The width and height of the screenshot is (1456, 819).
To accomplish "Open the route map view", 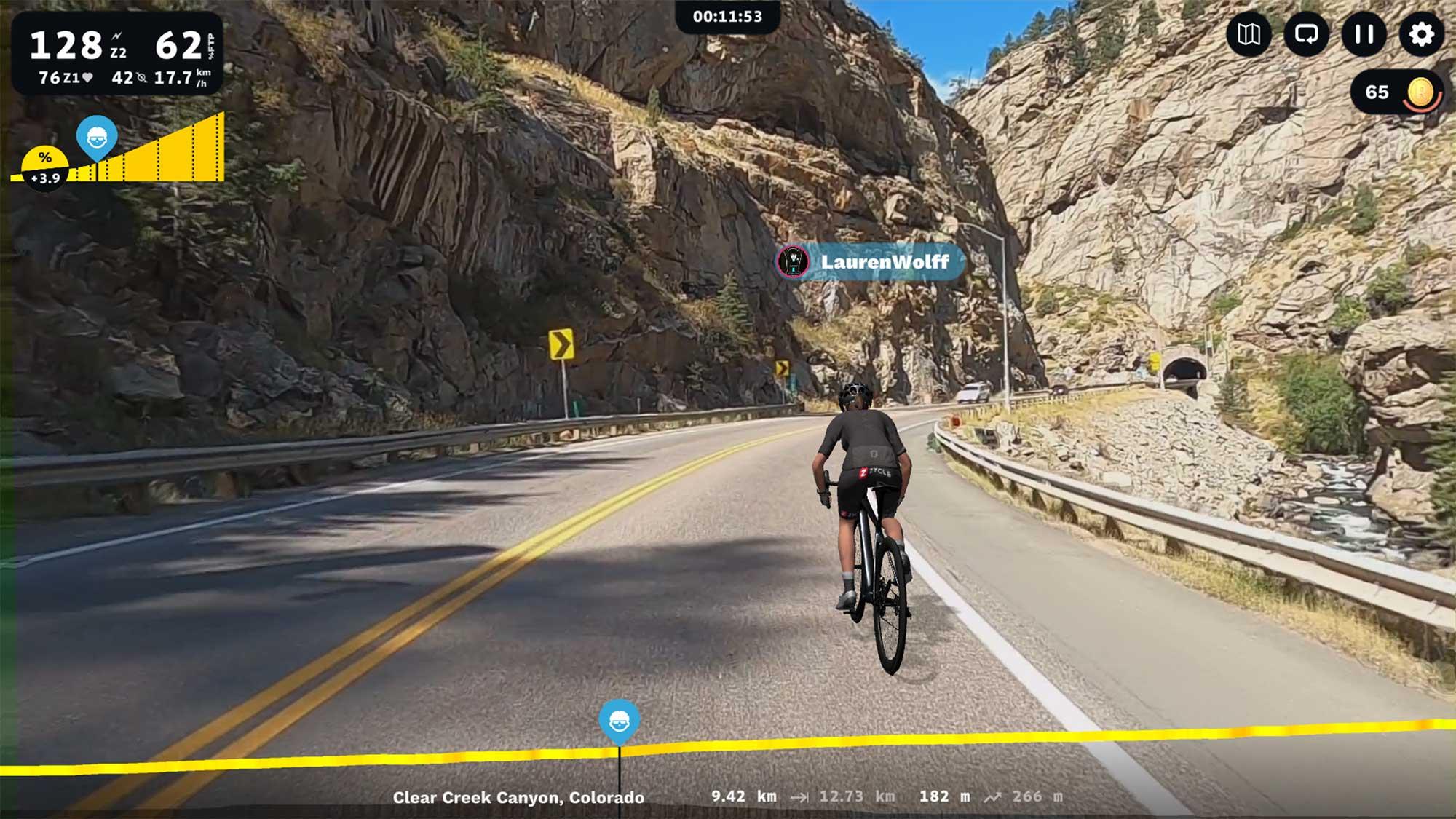I will pos(1249,34).
